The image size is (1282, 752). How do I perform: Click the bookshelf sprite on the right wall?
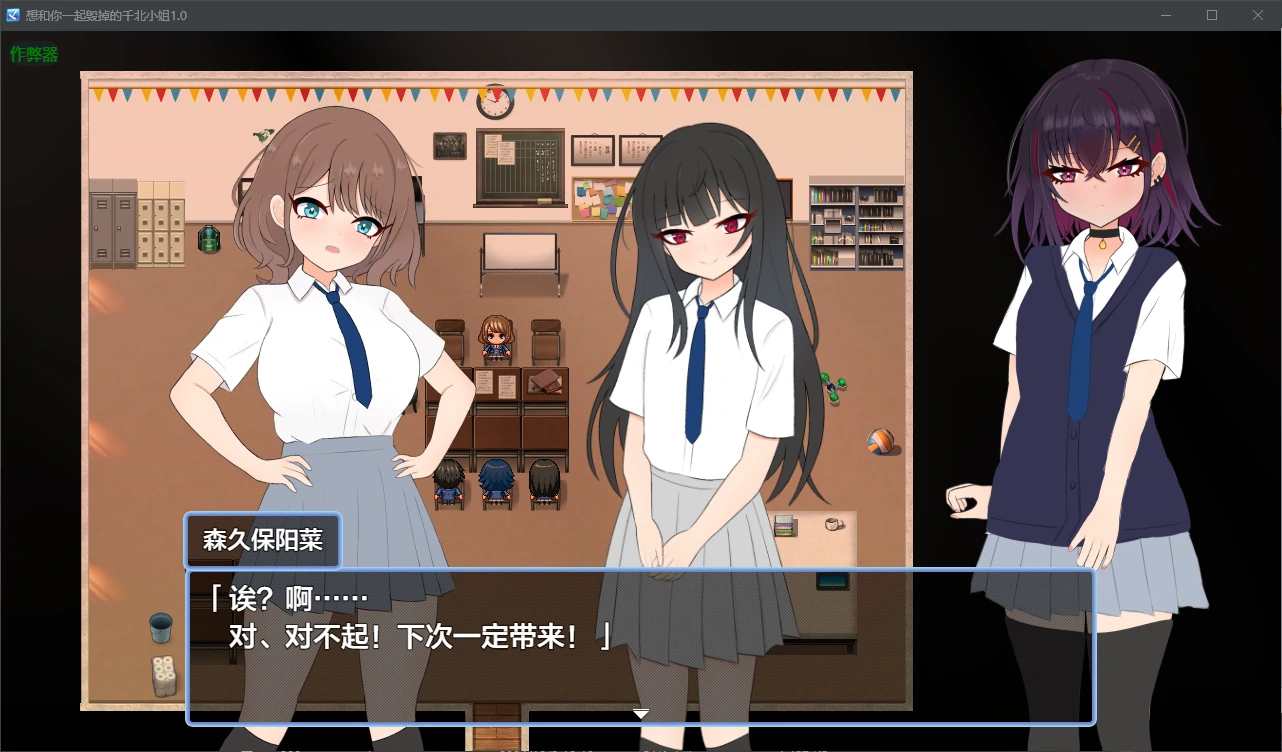click(x=856, y=225)
